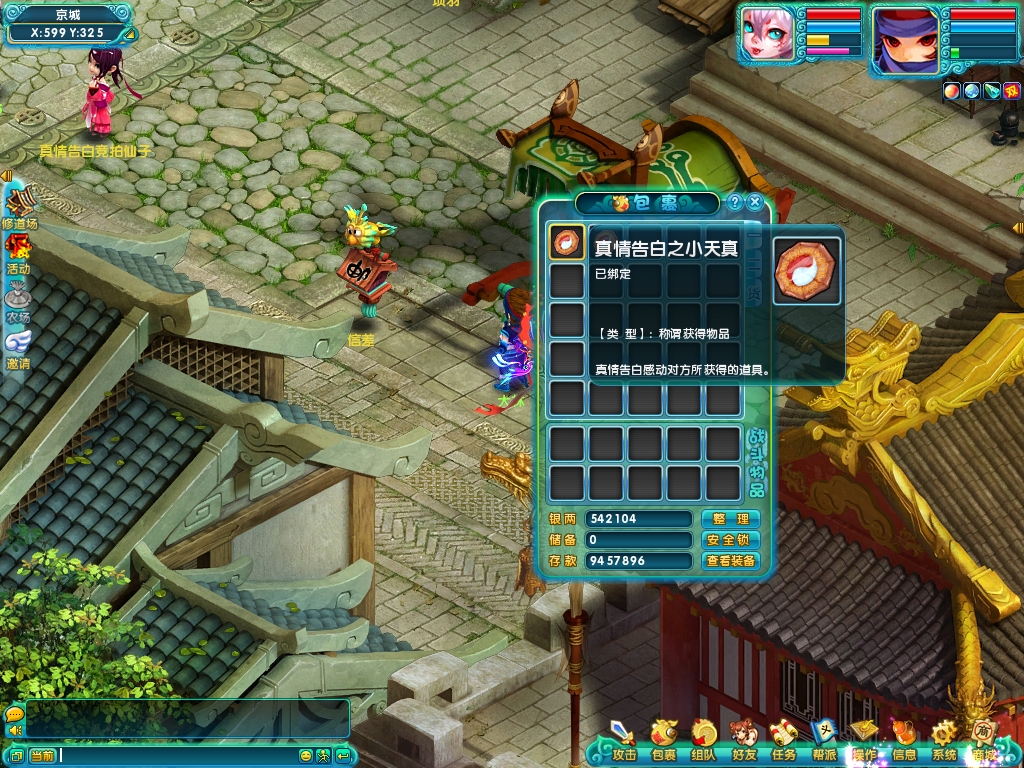Open the 商城 shop

(x=985, y=738)
